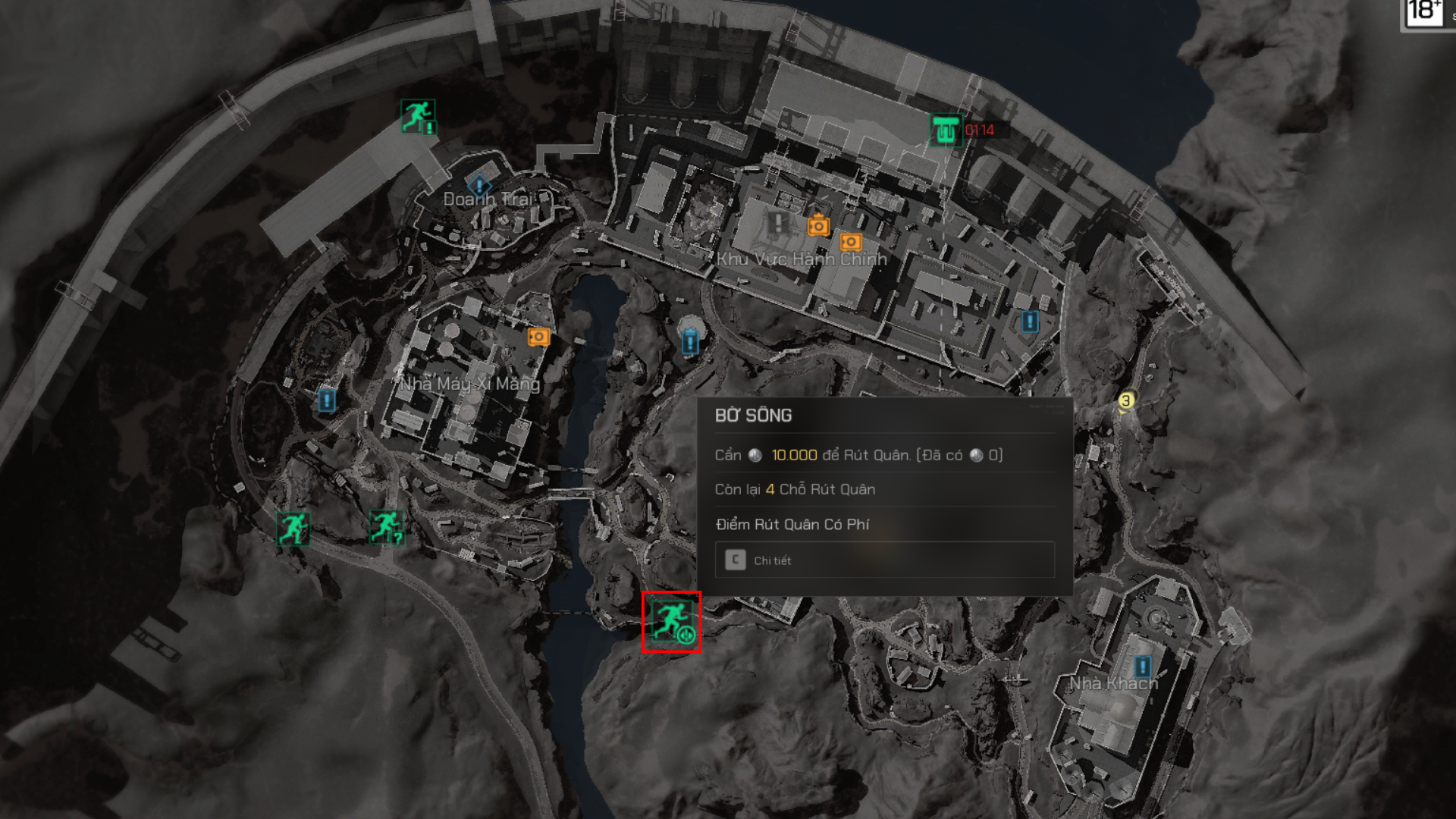Click the yellow number 3 squad marker

[1126, 400]
